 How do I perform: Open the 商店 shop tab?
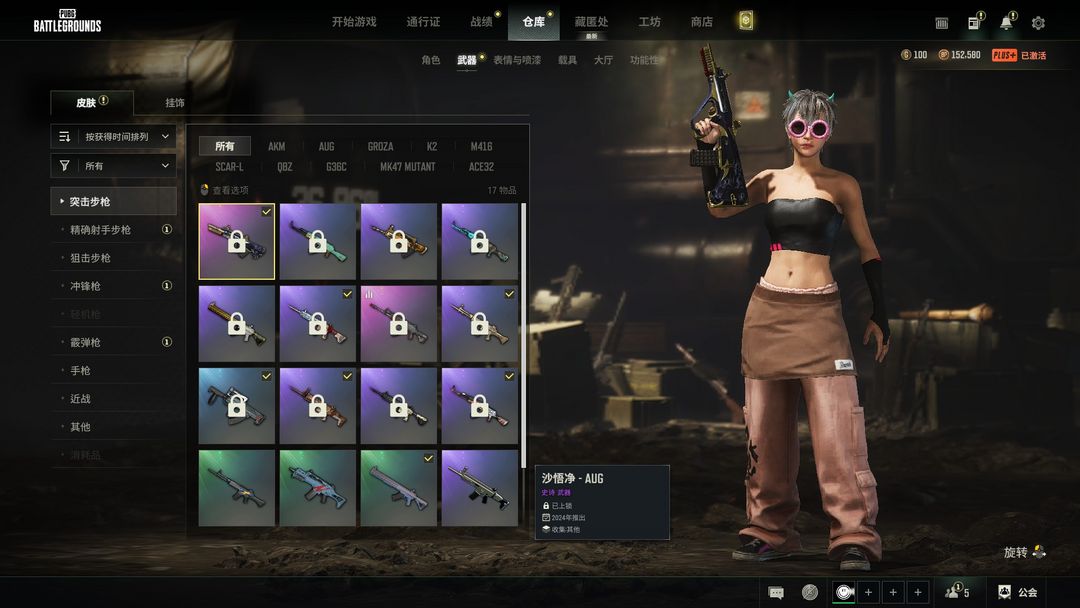tap(702, 22)
